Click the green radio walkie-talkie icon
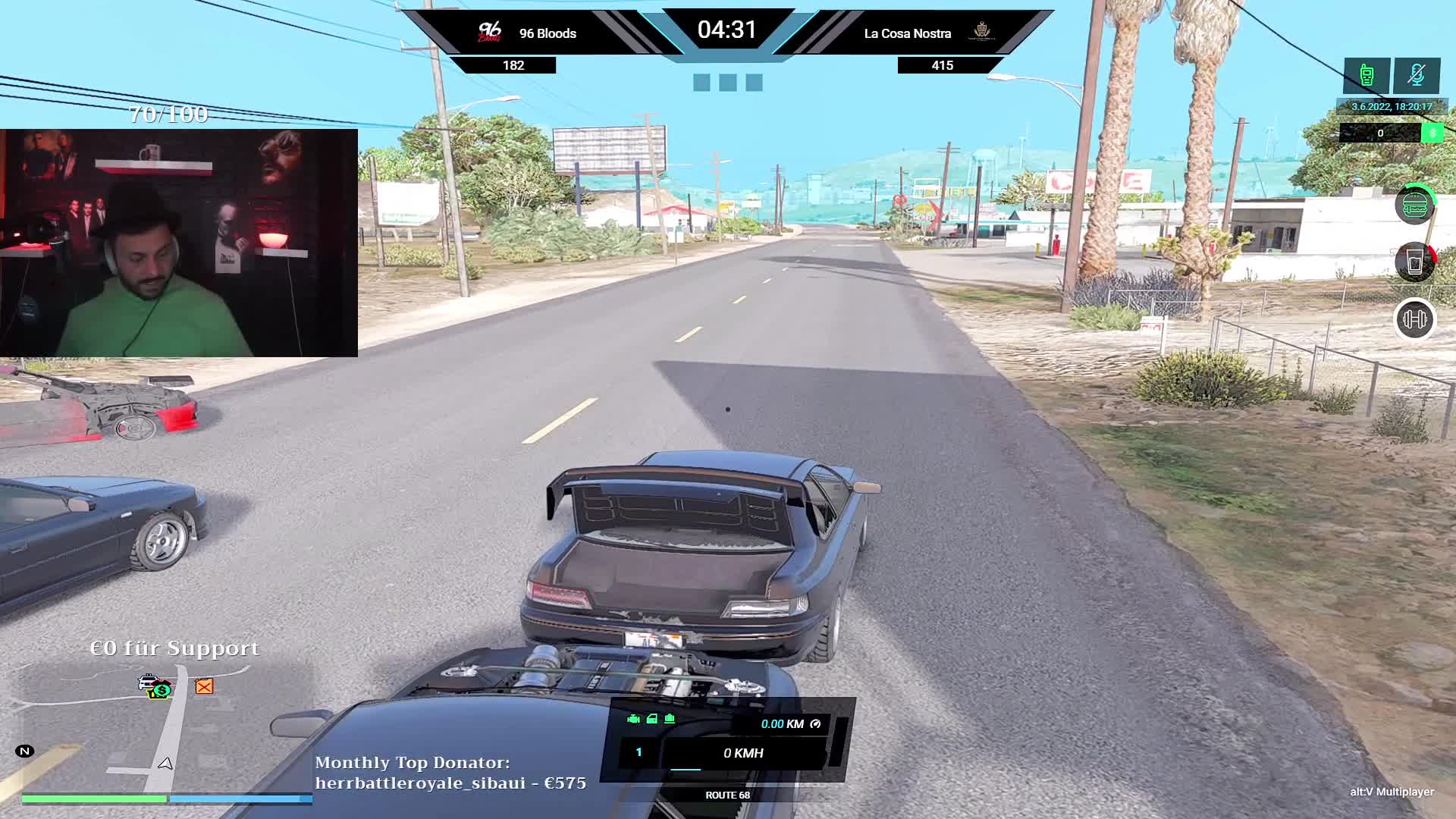Image resolution: width=1456 pixels, height=819 pixels. (1367, 75)
